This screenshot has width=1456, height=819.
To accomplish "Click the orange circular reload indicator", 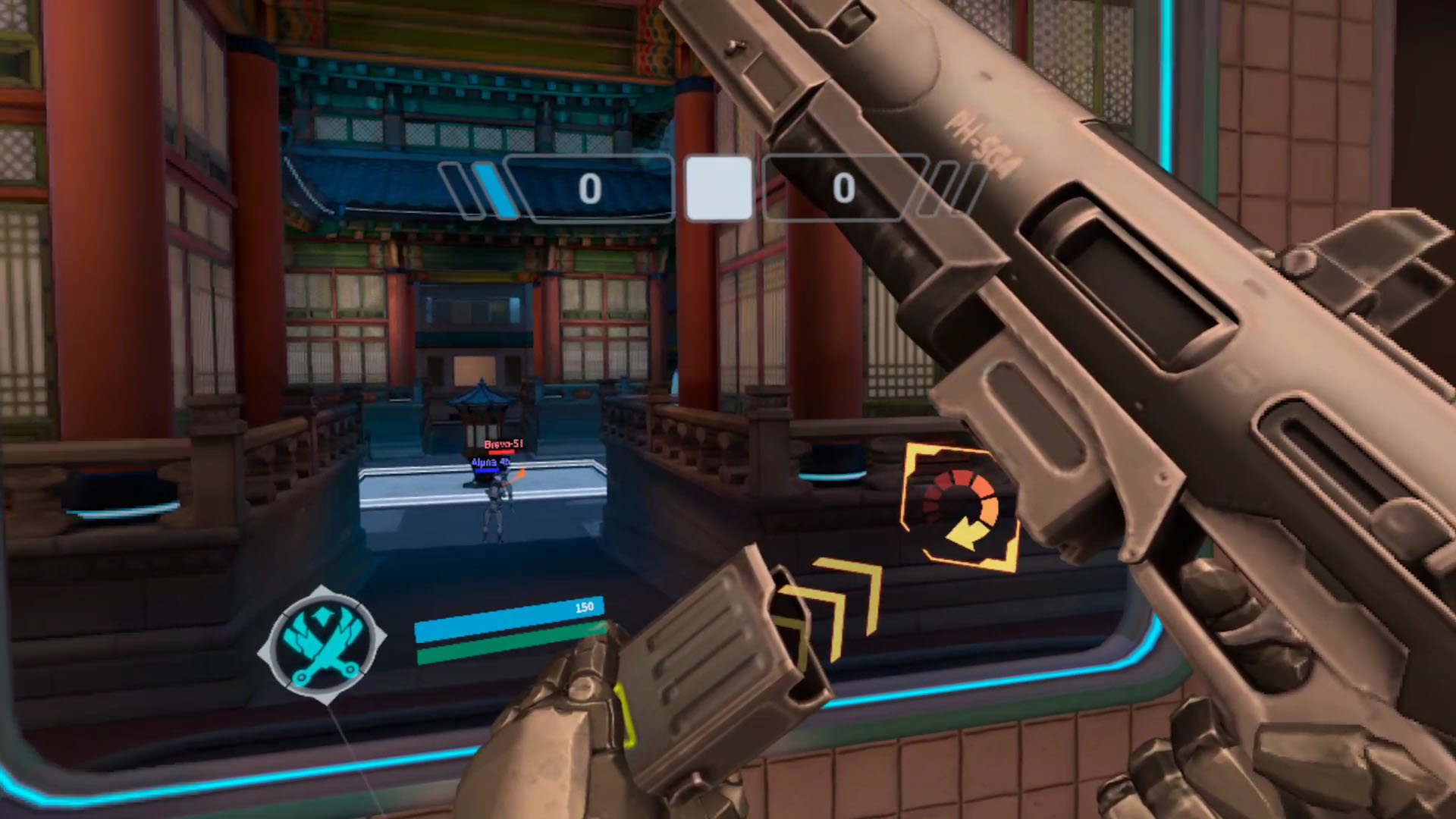I will click(960, 508).
